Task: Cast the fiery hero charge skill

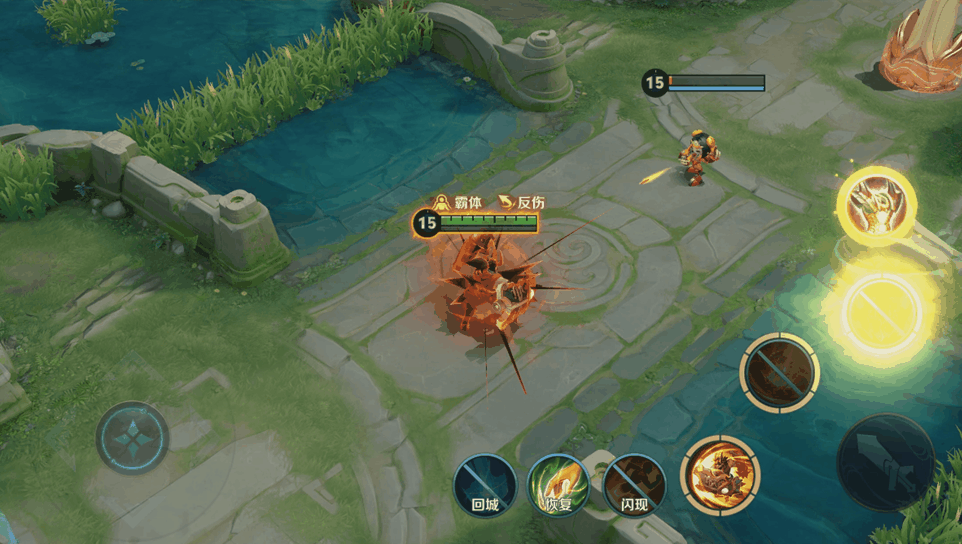Action: point(720,475)
